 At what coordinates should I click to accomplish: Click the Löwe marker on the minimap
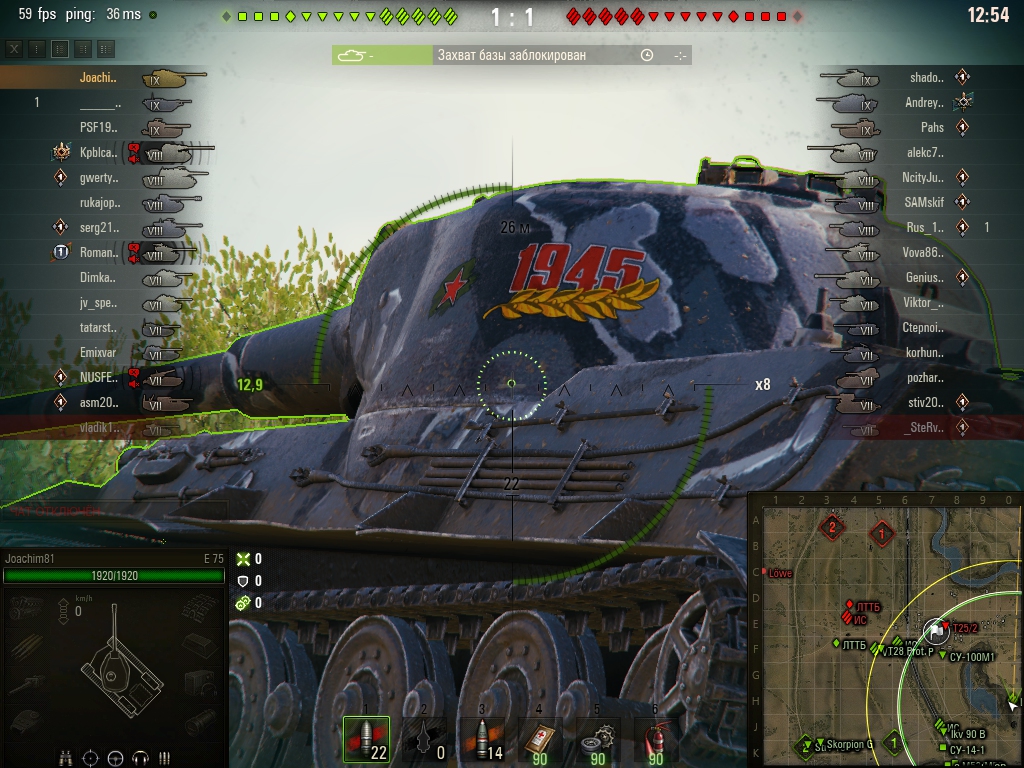(x=778, y=574)
